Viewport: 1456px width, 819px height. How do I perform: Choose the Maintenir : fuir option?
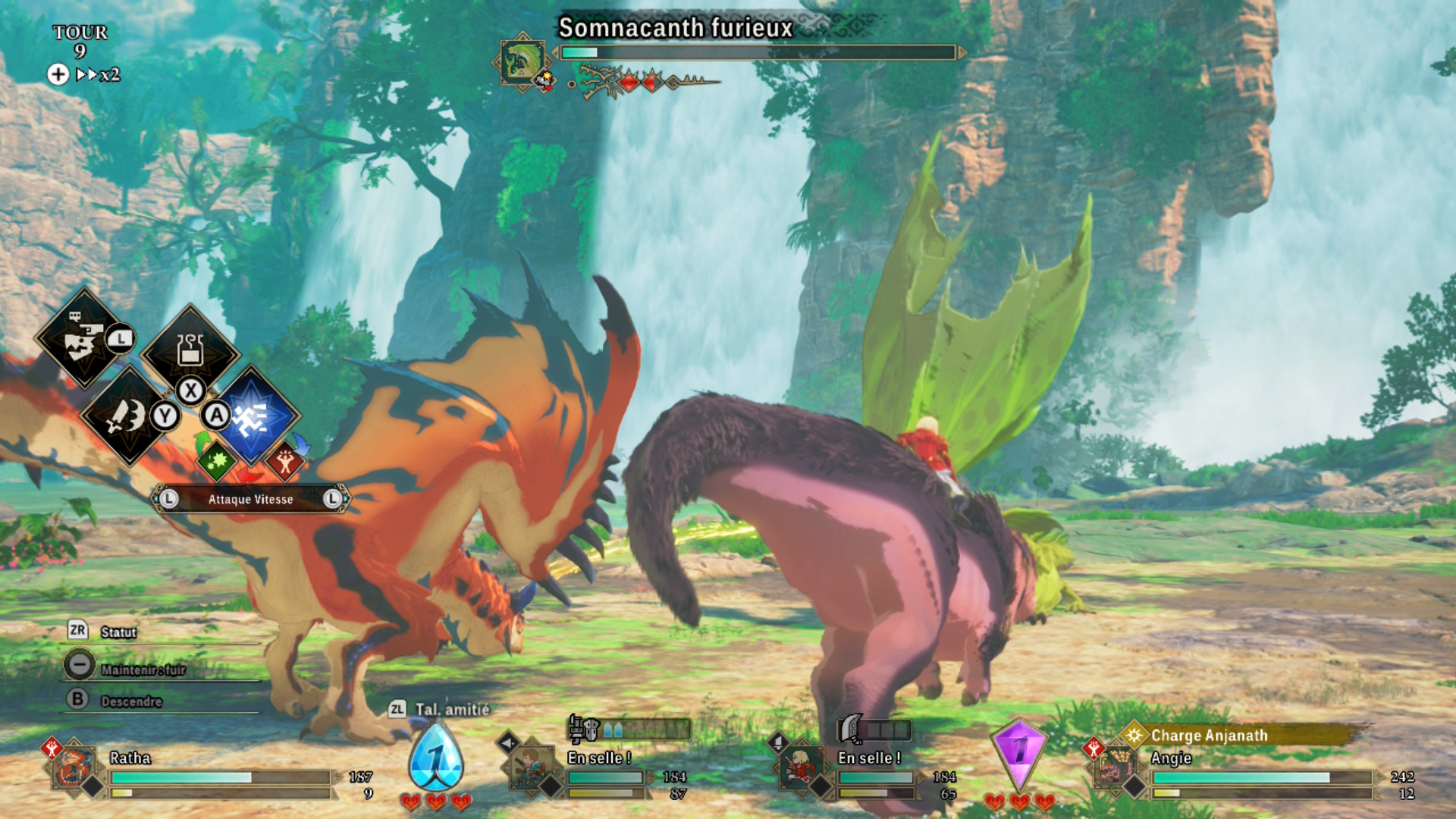click(143, 669)
